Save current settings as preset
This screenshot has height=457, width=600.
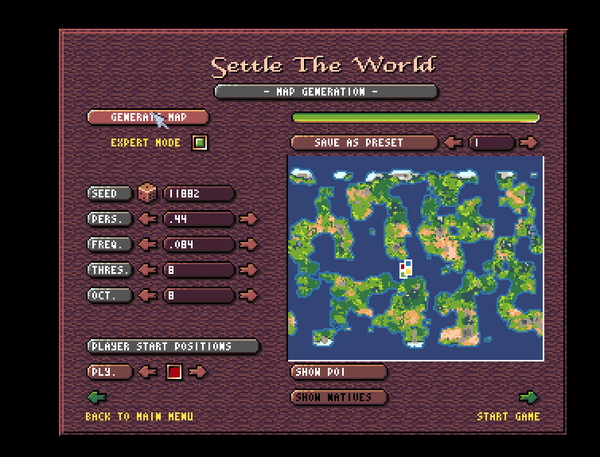[x=364, y=143]
